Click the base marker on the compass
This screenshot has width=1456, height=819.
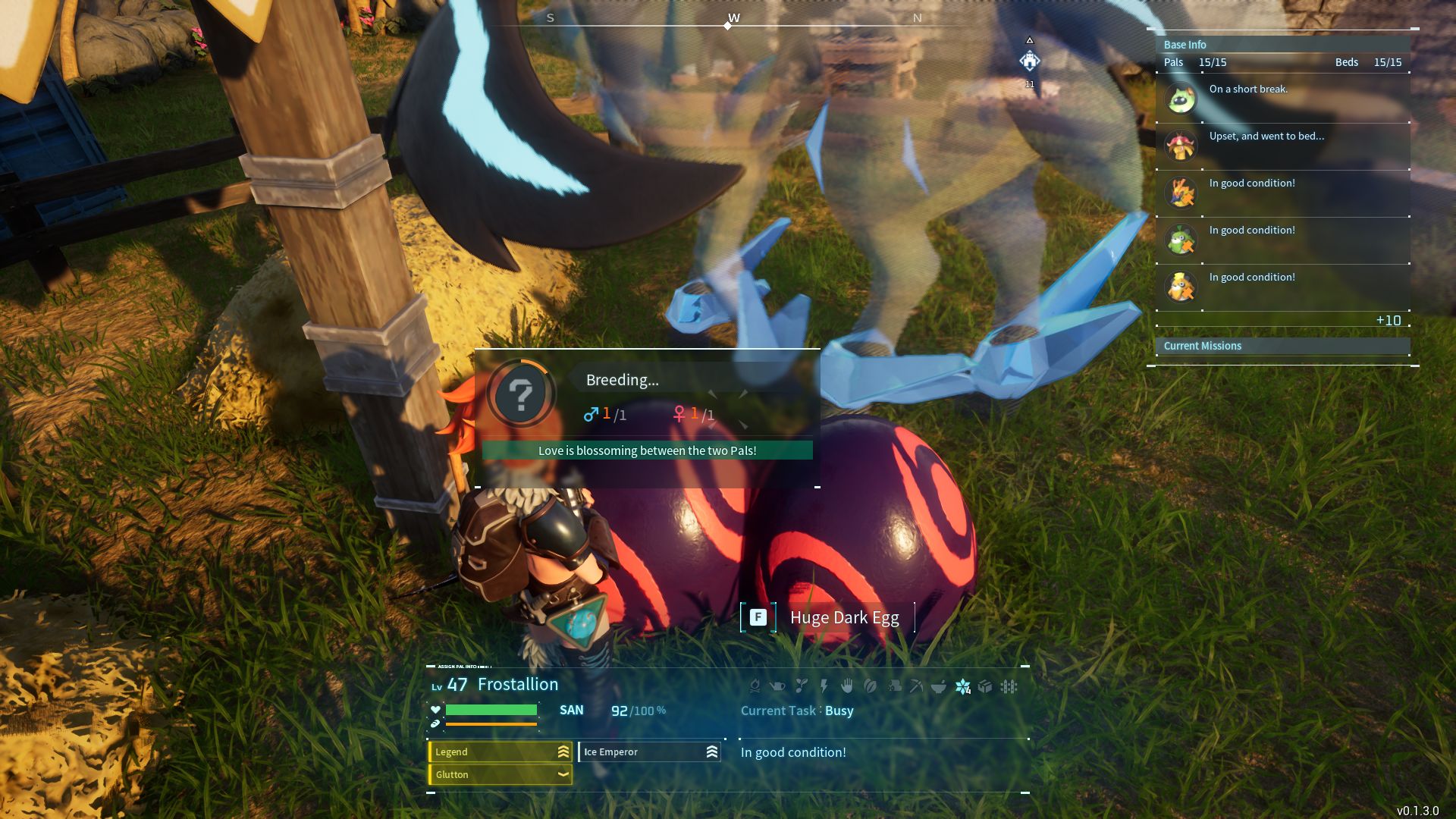1029,61
